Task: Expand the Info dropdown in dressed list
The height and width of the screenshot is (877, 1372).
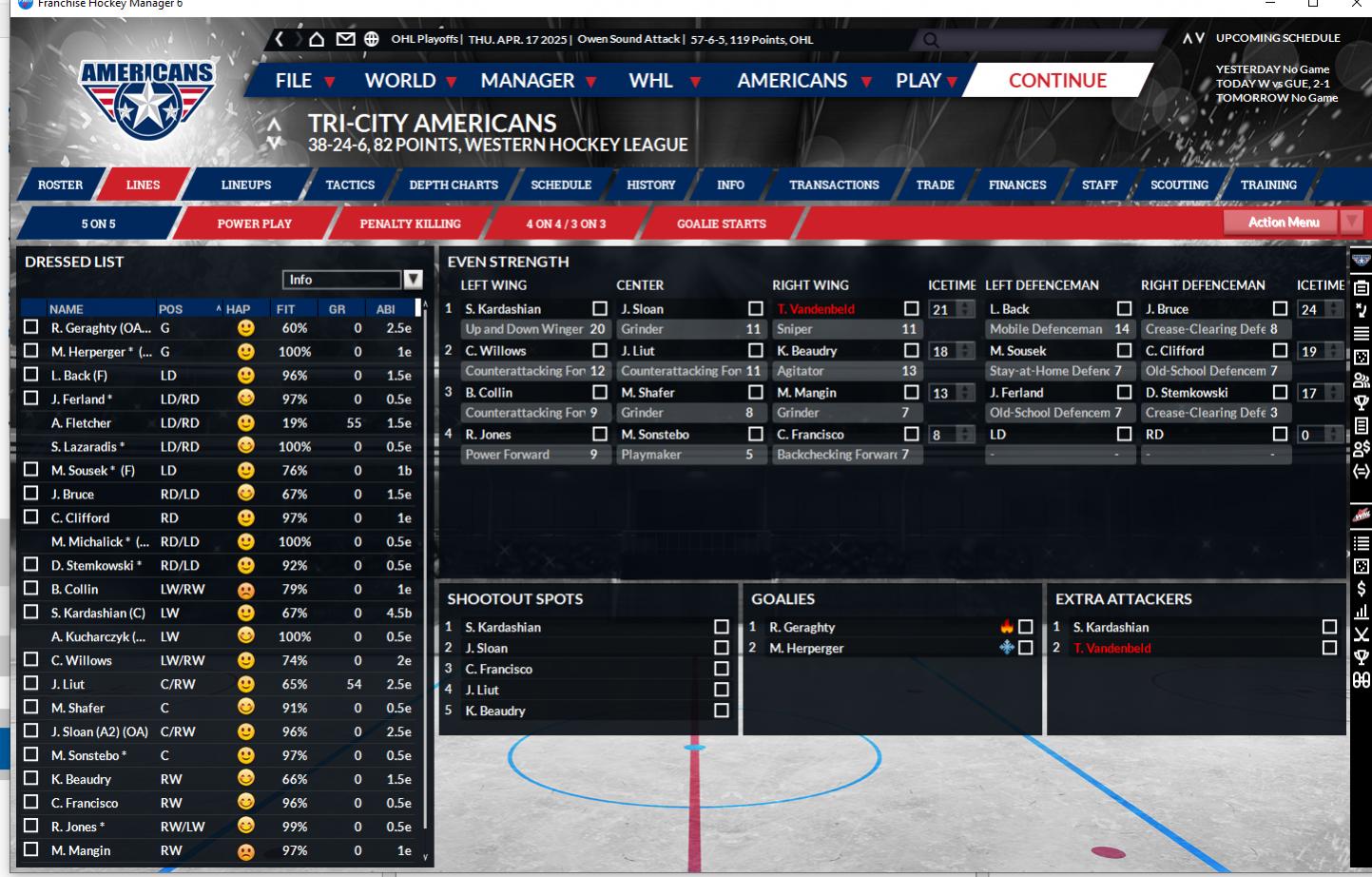Action: click(x=413, y=280)
